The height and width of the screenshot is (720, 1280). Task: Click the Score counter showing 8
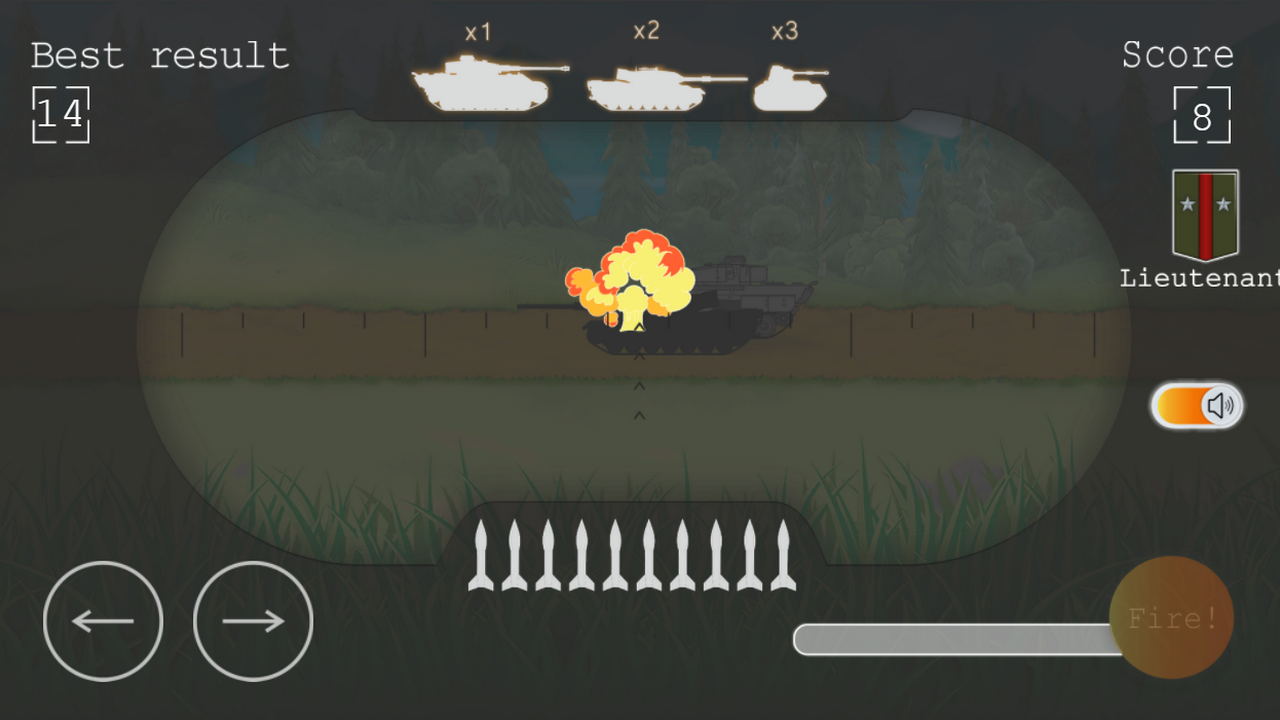1202,116
